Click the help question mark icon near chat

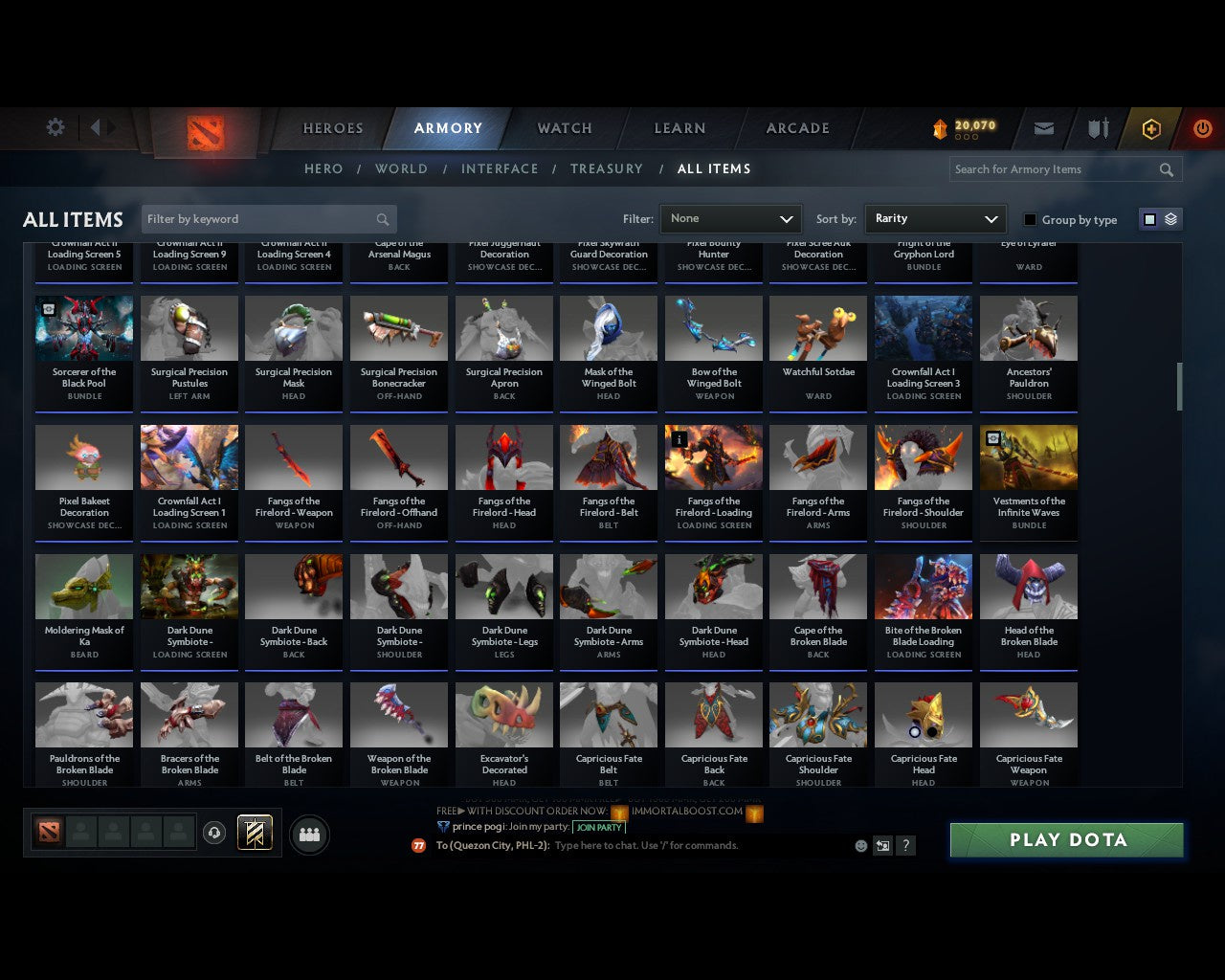(x=905, y=845)
